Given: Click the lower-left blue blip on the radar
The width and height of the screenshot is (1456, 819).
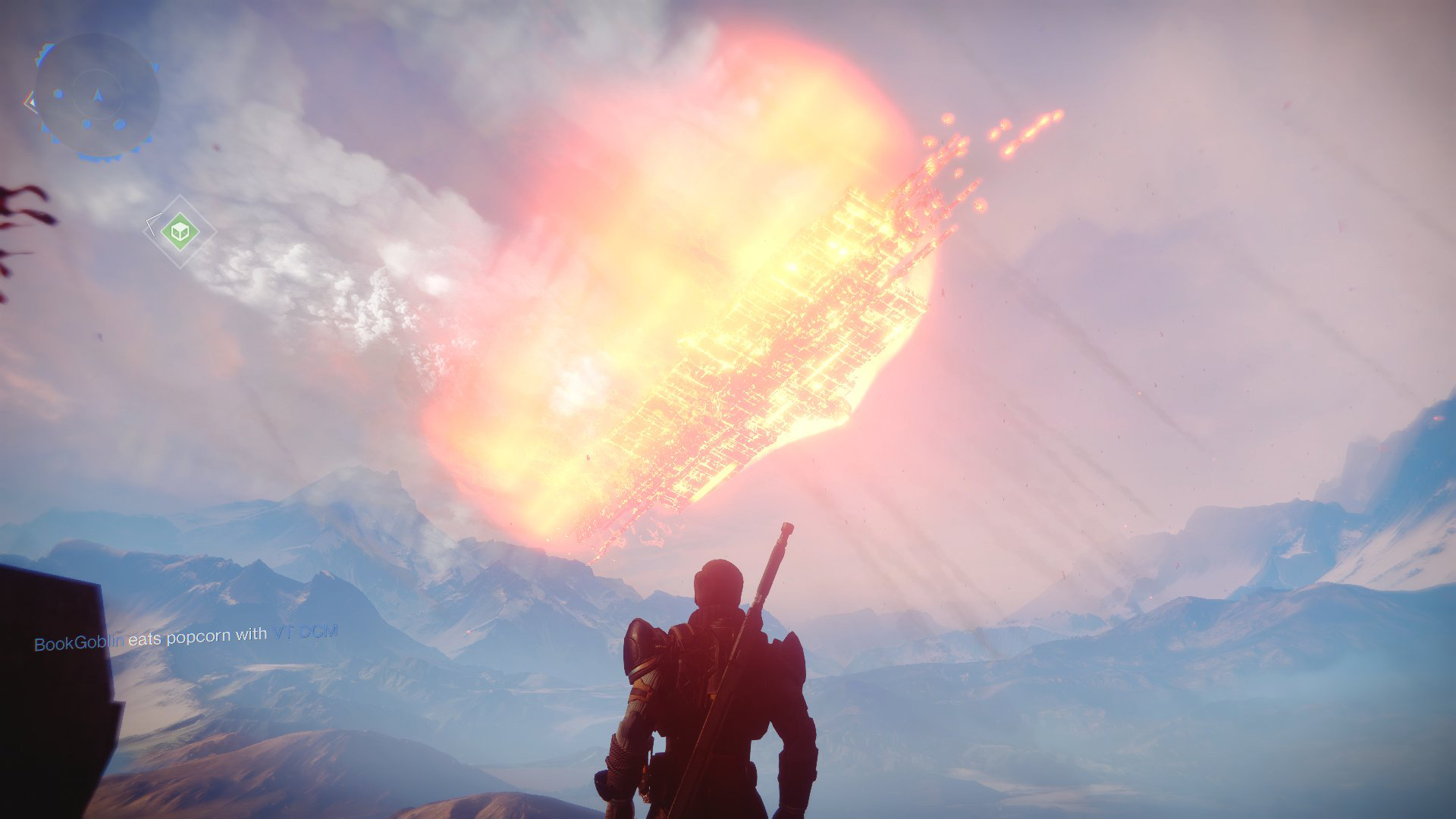Looking at the screenshot, I should tap(86, 123).
